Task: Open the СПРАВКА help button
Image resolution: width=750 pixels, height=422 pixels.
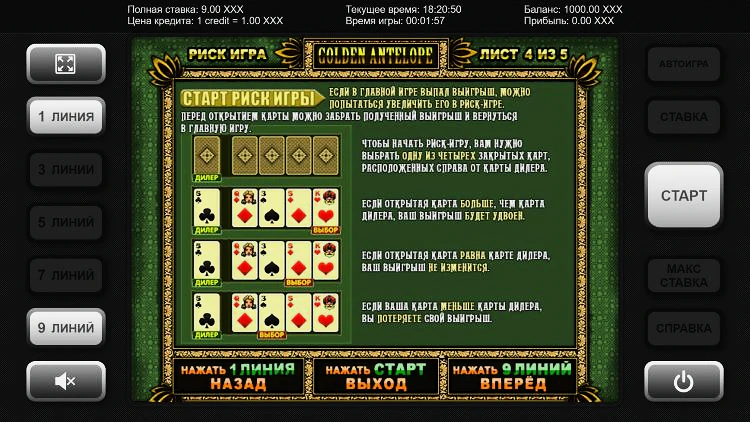Action: point(684,327)
